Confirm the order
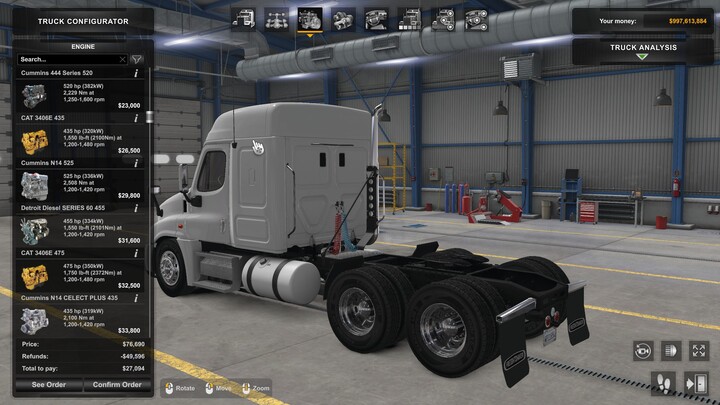 [x=117, y=385]
